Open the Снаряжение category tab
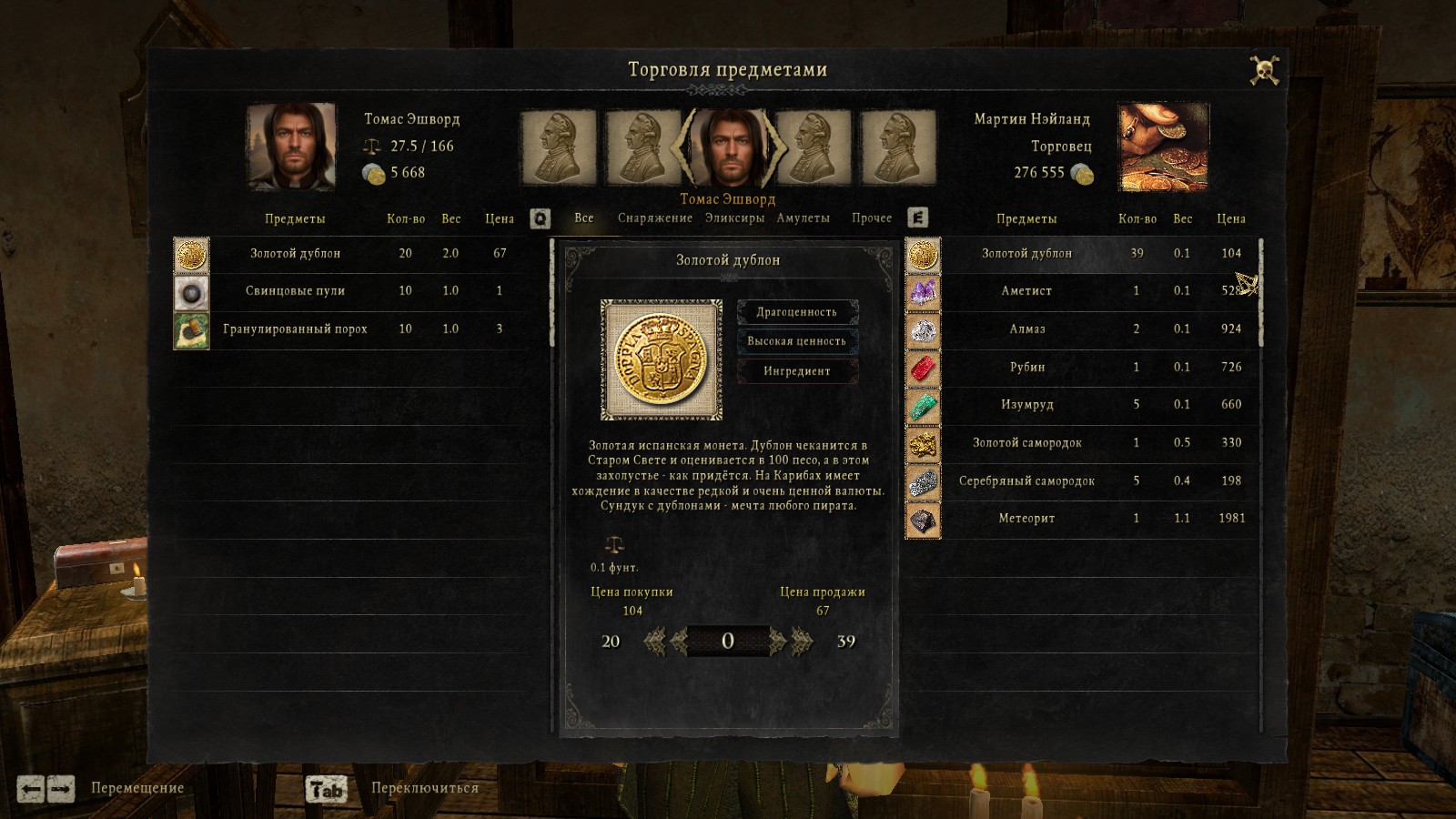Viewport: 1456px width, 819px height. [x=654, y=218]
